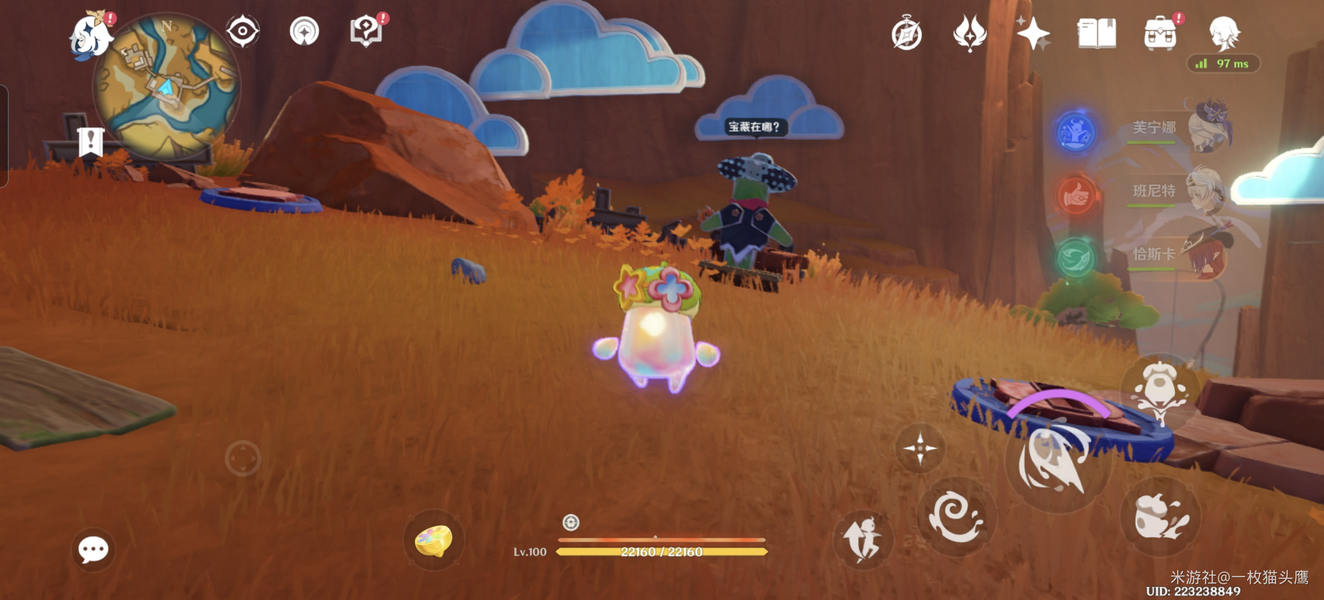1324x600 pixels.
Task: Open the winged emblem icon
Action: coord(969,34)
